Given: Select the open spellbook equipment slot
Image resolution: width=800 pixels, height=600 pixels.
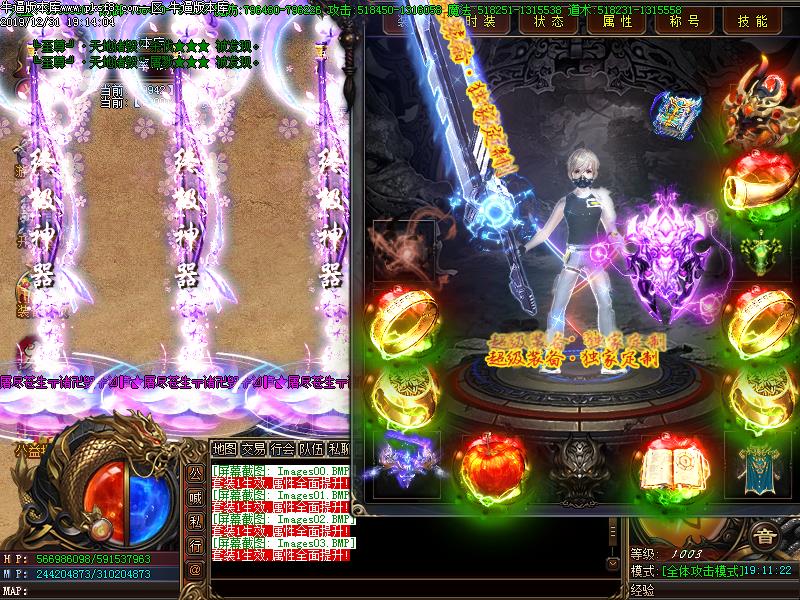Looking at the screenshot, I should click(x=670, y=464).
